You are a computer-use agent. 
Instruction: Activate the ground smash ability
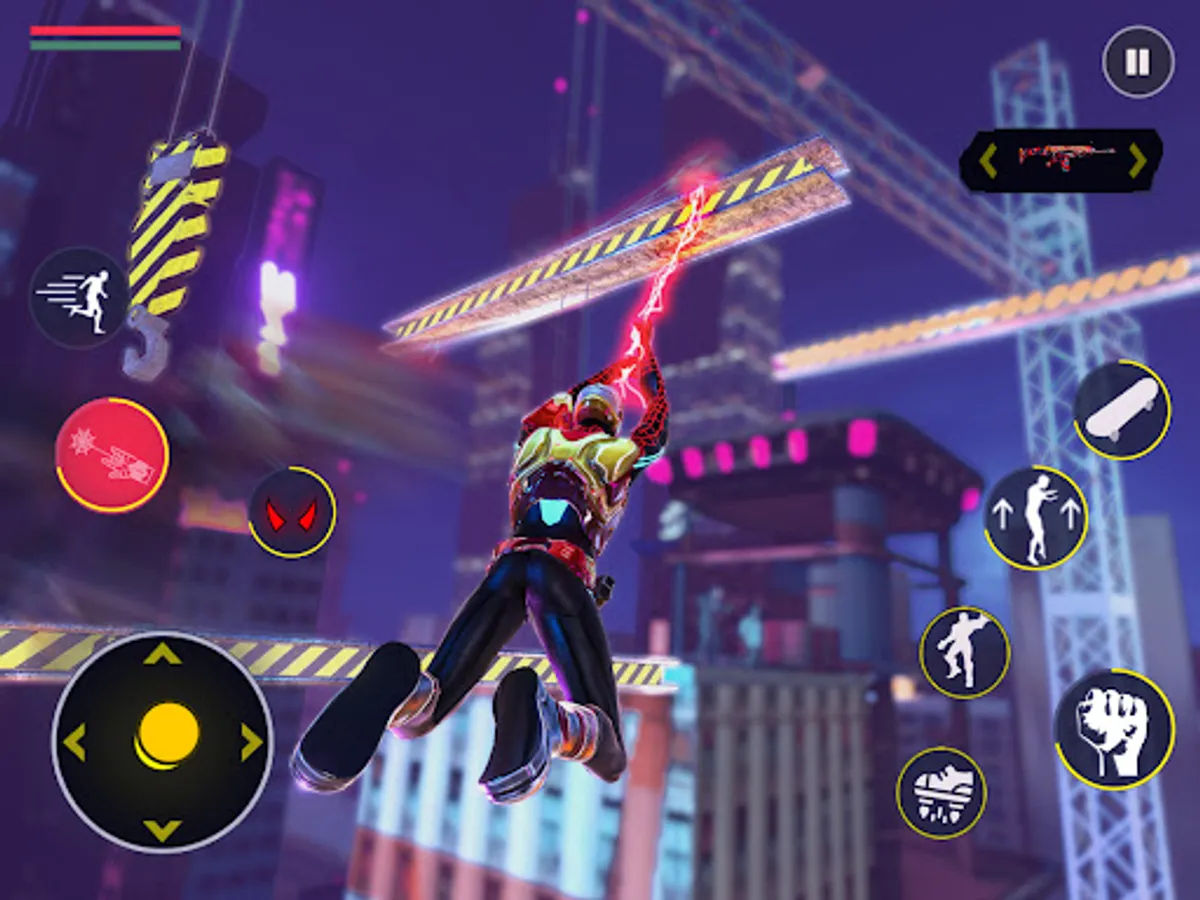pyautogui.click(x=941, y=792)
